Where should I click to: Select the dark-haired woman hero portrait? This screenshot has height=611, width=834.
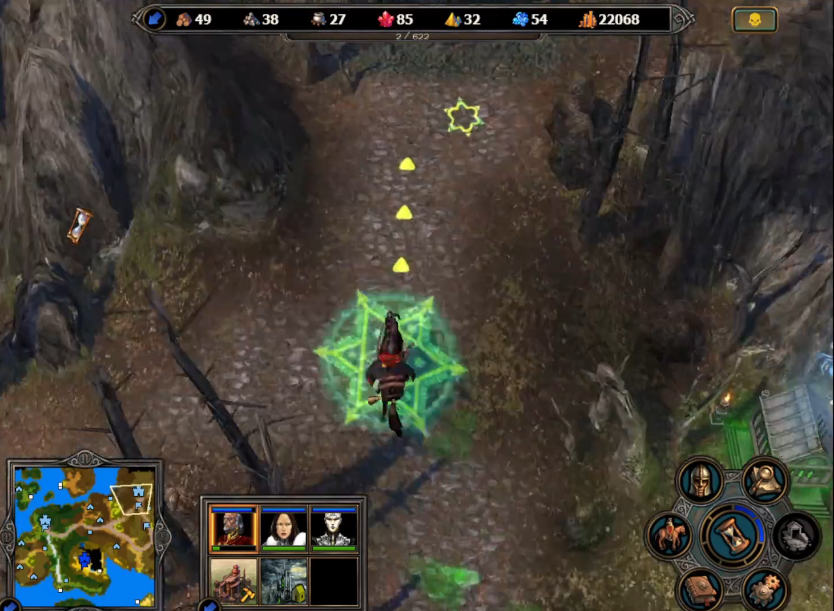[284, 528]
